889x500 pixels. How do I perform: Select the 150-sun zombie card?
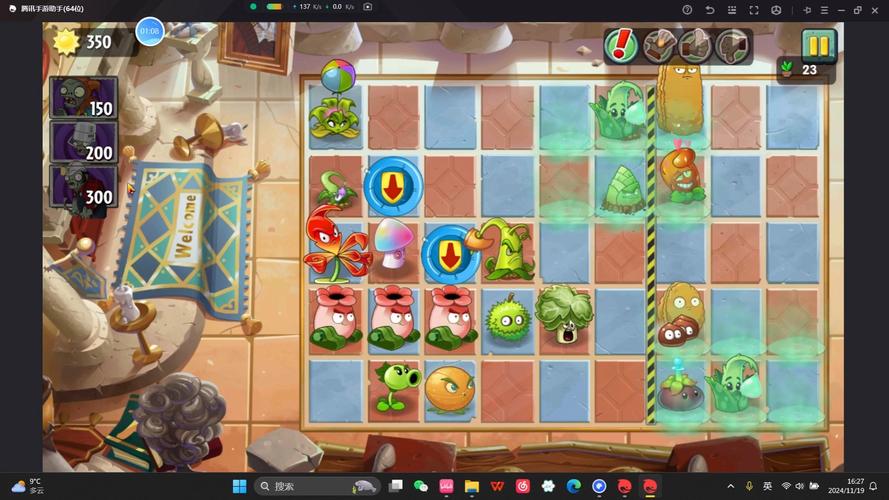[x=84, y=97]
